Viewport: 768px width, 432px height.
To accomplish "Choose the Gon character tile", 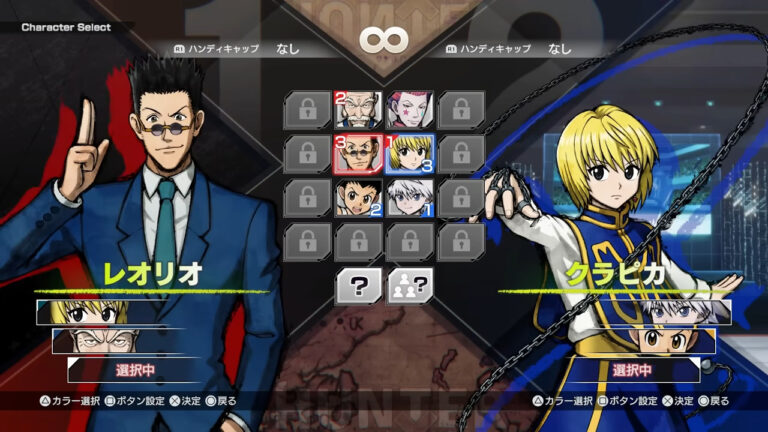I will pos(358,198).
